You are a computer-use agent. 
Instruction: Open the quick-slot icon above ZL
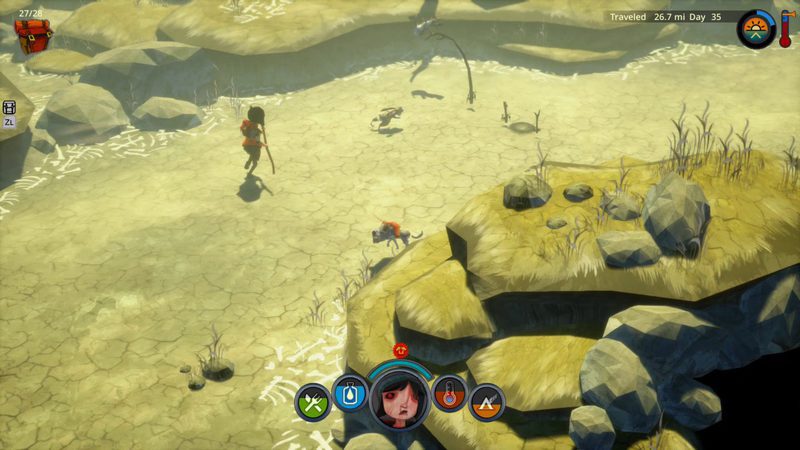9,108
